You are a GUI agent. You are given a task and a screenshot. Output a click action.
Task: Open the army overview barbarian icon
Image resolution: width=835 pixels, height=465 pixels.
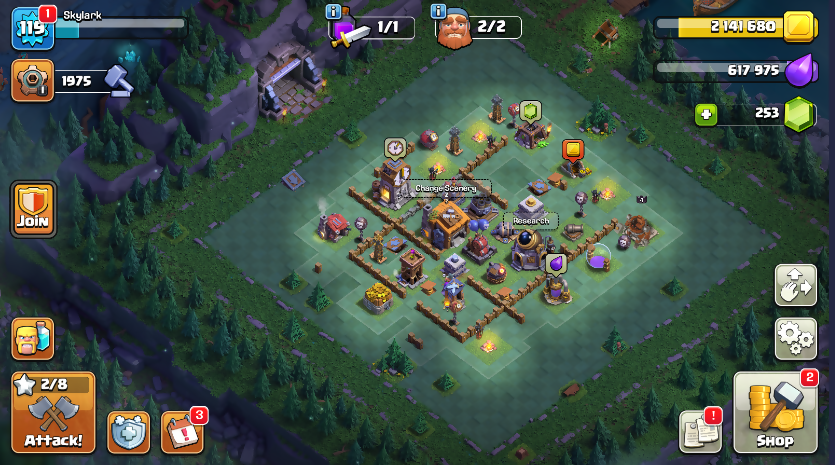[33, 338]
